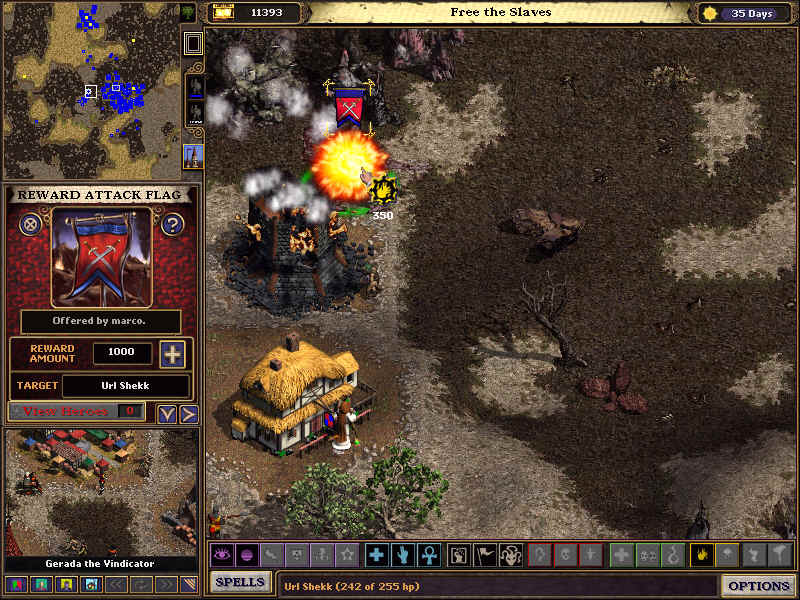Click the down arrow beside View Heroes
Viewport: 800px width, 600px height.
pos(167,413)
